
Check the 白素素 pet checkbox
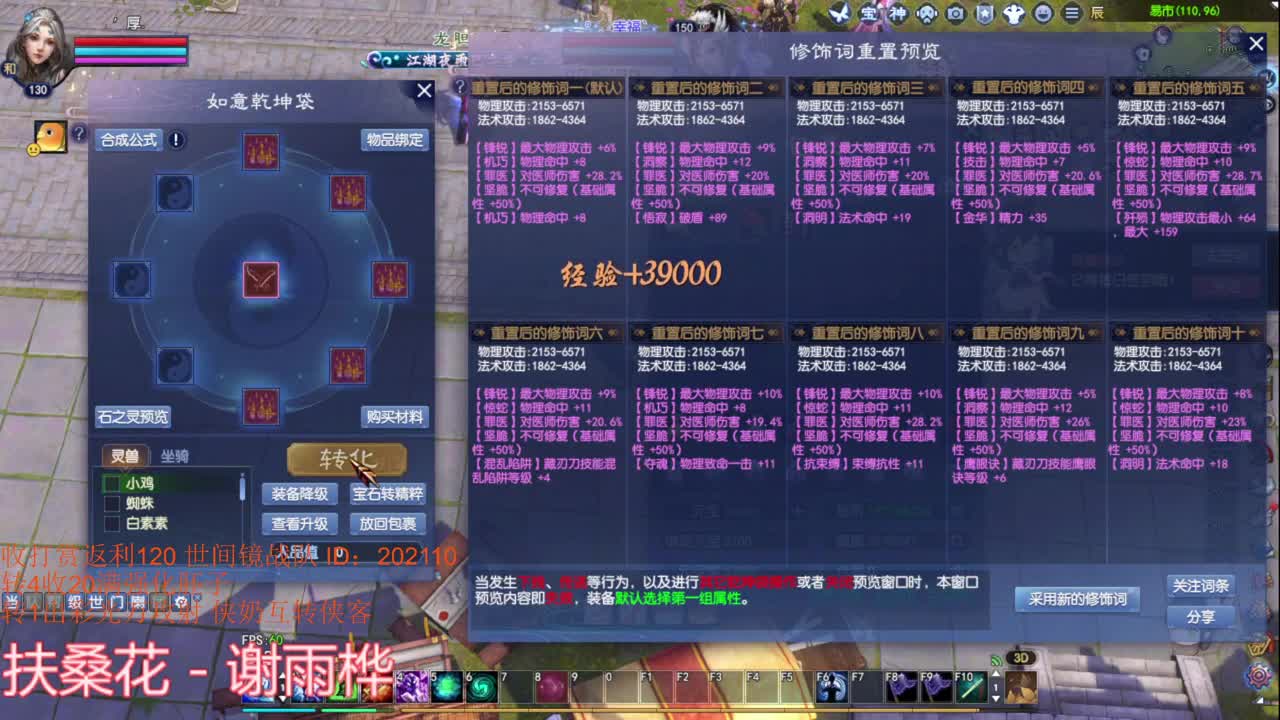pos(112,522)
